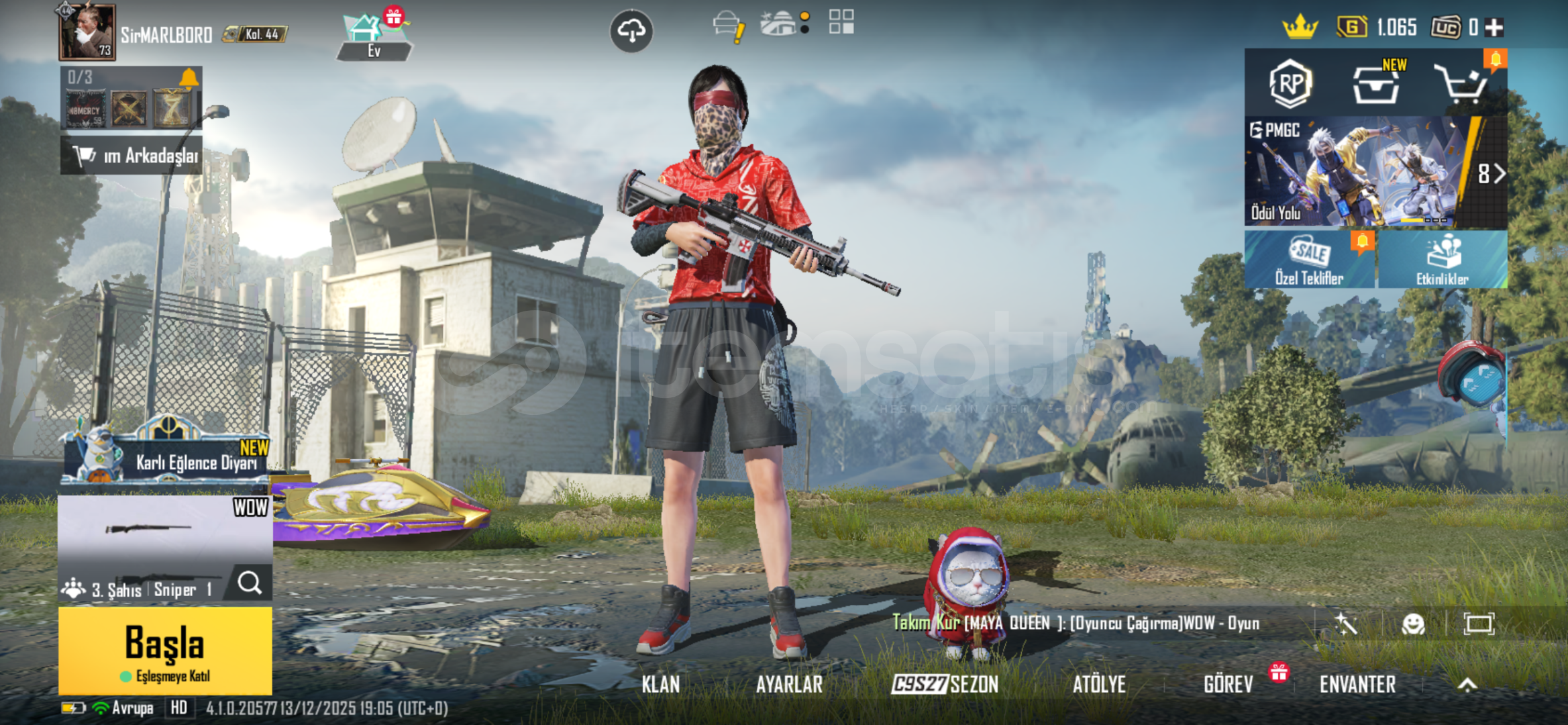This screenshot has height=725, width=1568.
Task: Open the Etkinlikler events panel
Action: tap(1442, 260)
